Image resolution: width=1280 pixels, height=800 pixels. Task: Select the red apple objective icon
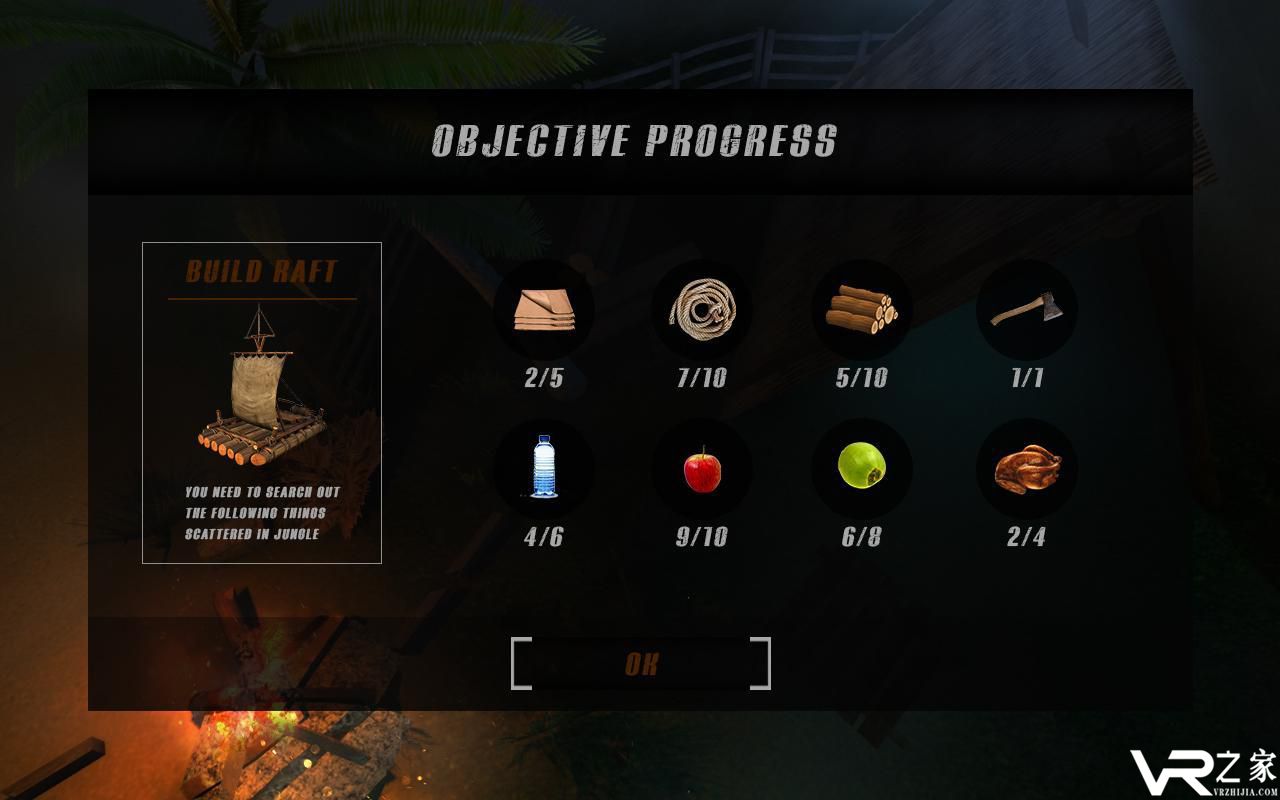(x=702, y=468)
